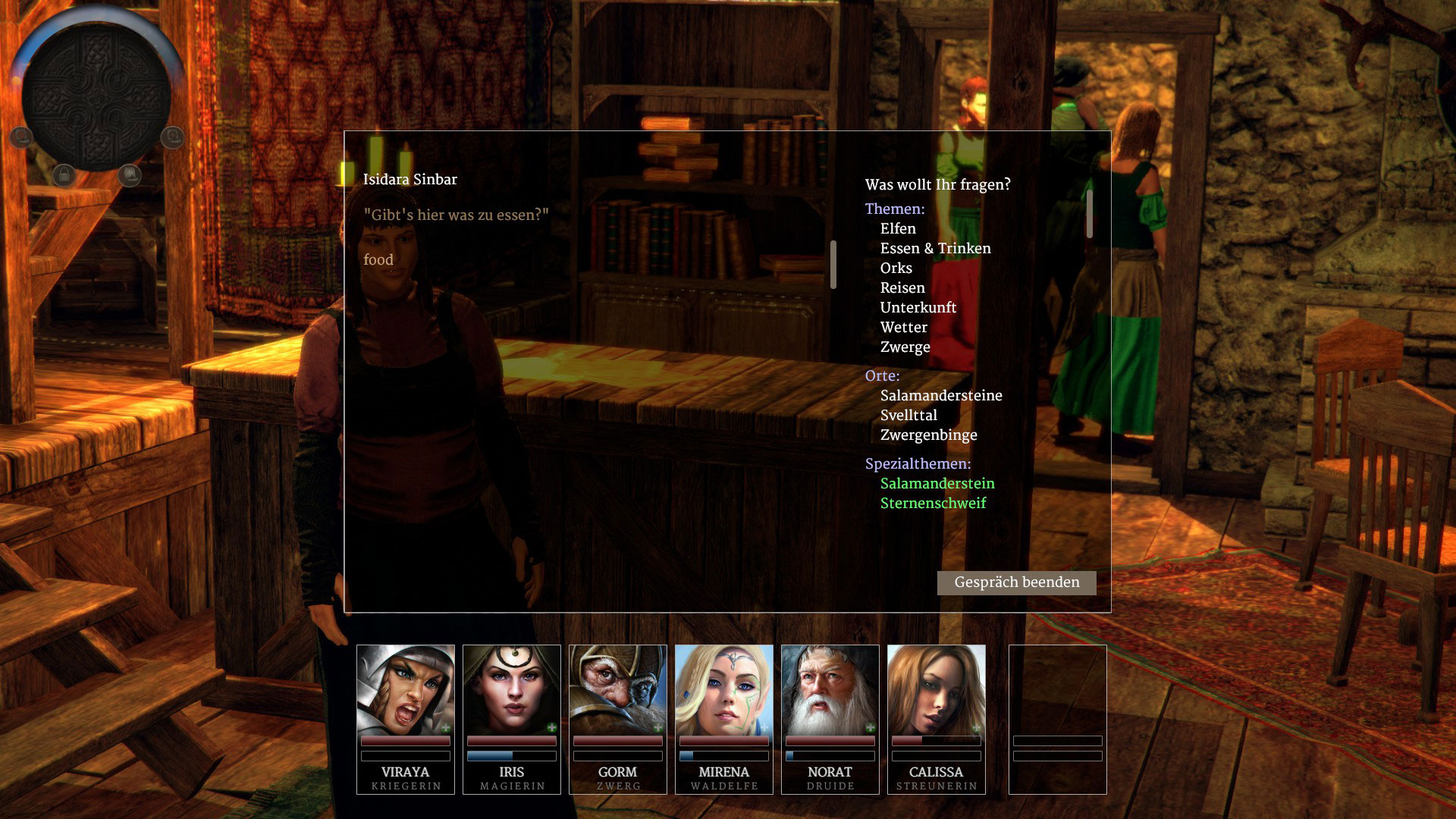The height and width of the screenshot is (819, 1456).
Task: Click the round compass minimap
Action: [x=96, y=96]
